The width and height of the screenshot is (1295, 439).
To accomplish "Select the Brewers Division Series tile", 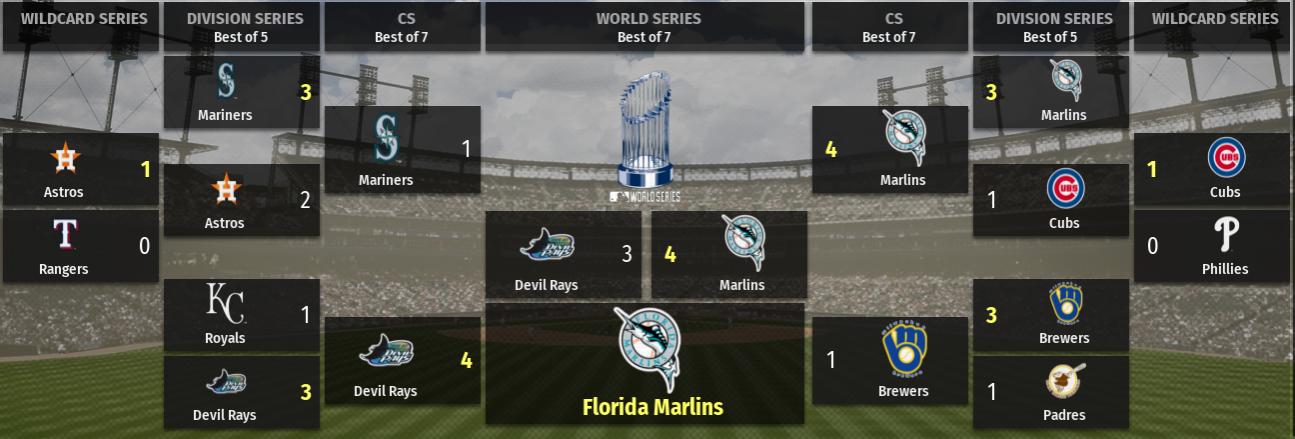I will coord(1050,315).
